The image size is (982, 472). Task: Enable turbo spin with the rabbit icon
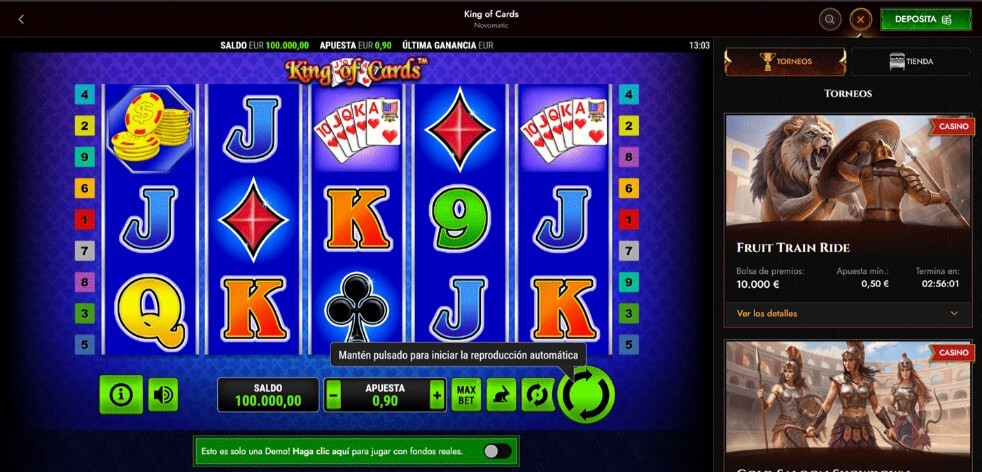click(x=501, y=395)
